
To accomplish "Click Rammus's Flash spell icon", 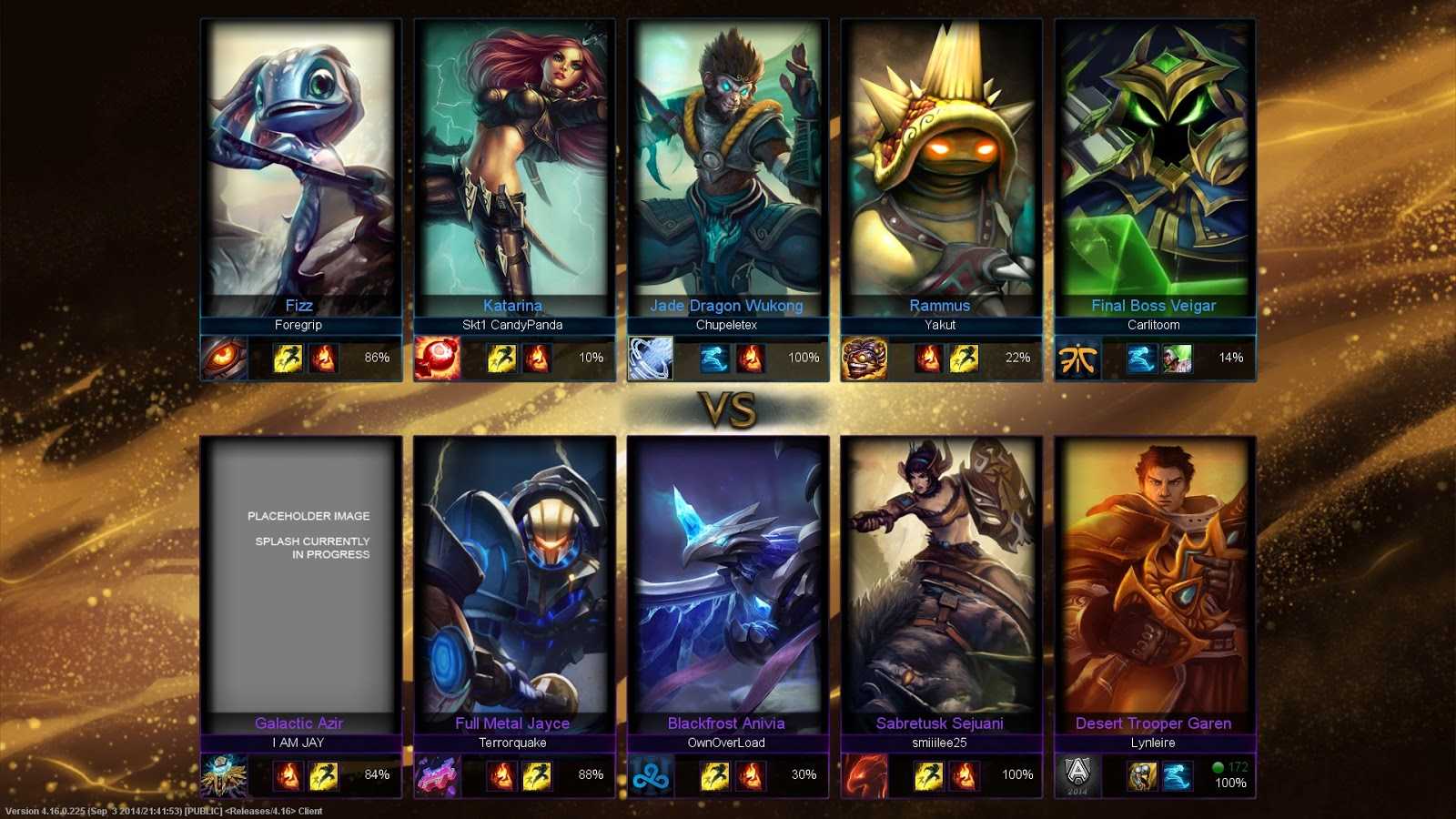I will 963,357.
